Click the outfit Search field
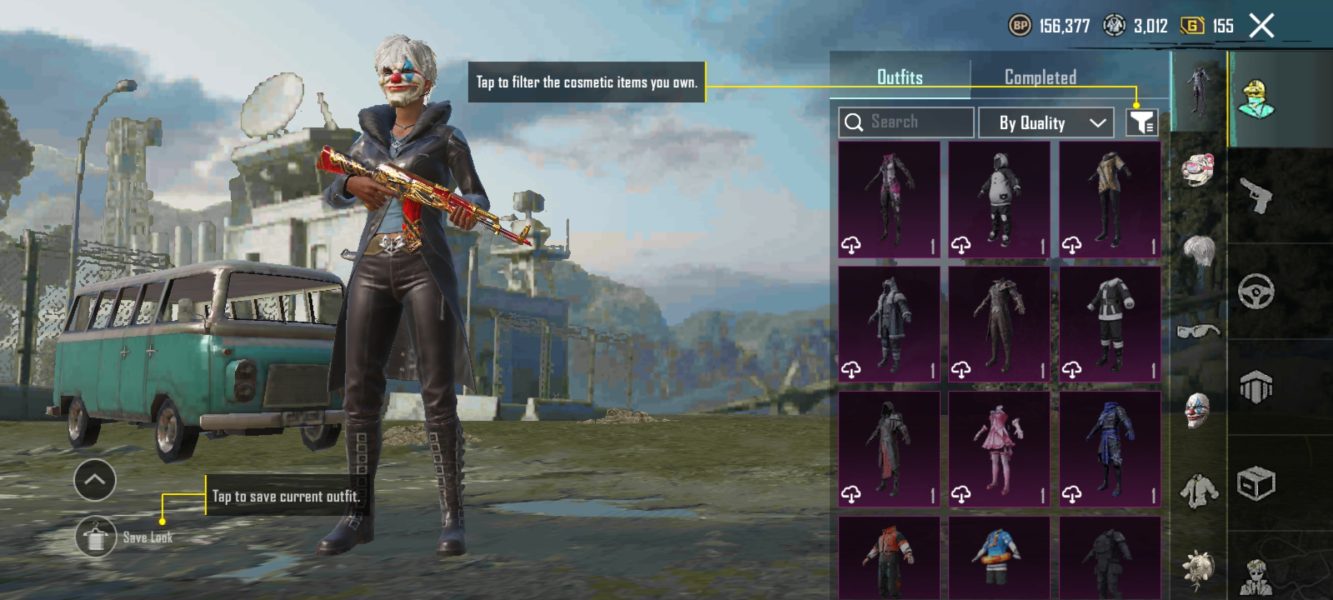Screen dimensions: 1333x600 pyautogui.click(x=906, y=122)
